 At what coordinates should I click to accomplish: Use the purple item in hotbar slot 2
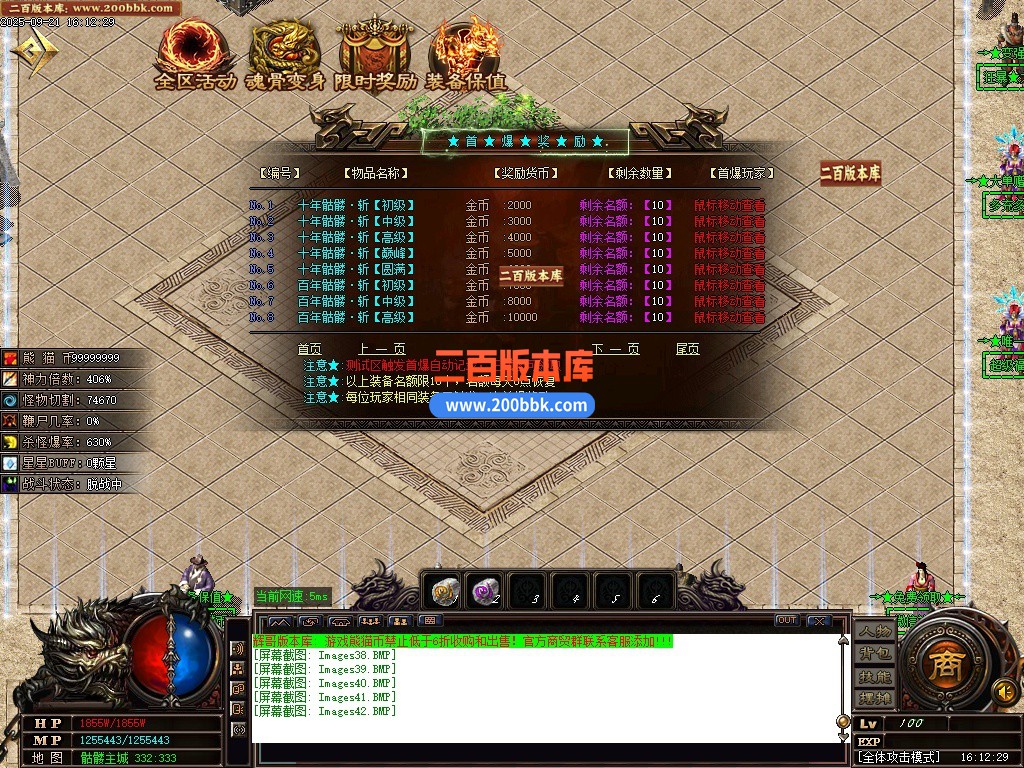click(486, 592)
